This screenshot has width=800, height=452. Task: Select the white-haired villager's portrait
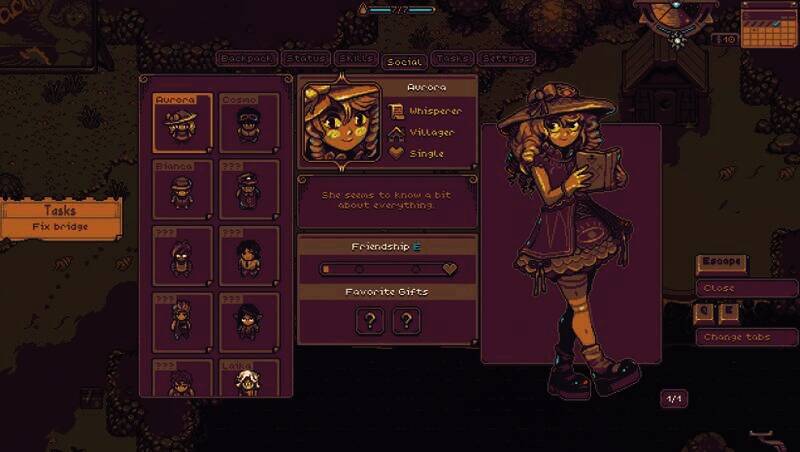(248, 380)
